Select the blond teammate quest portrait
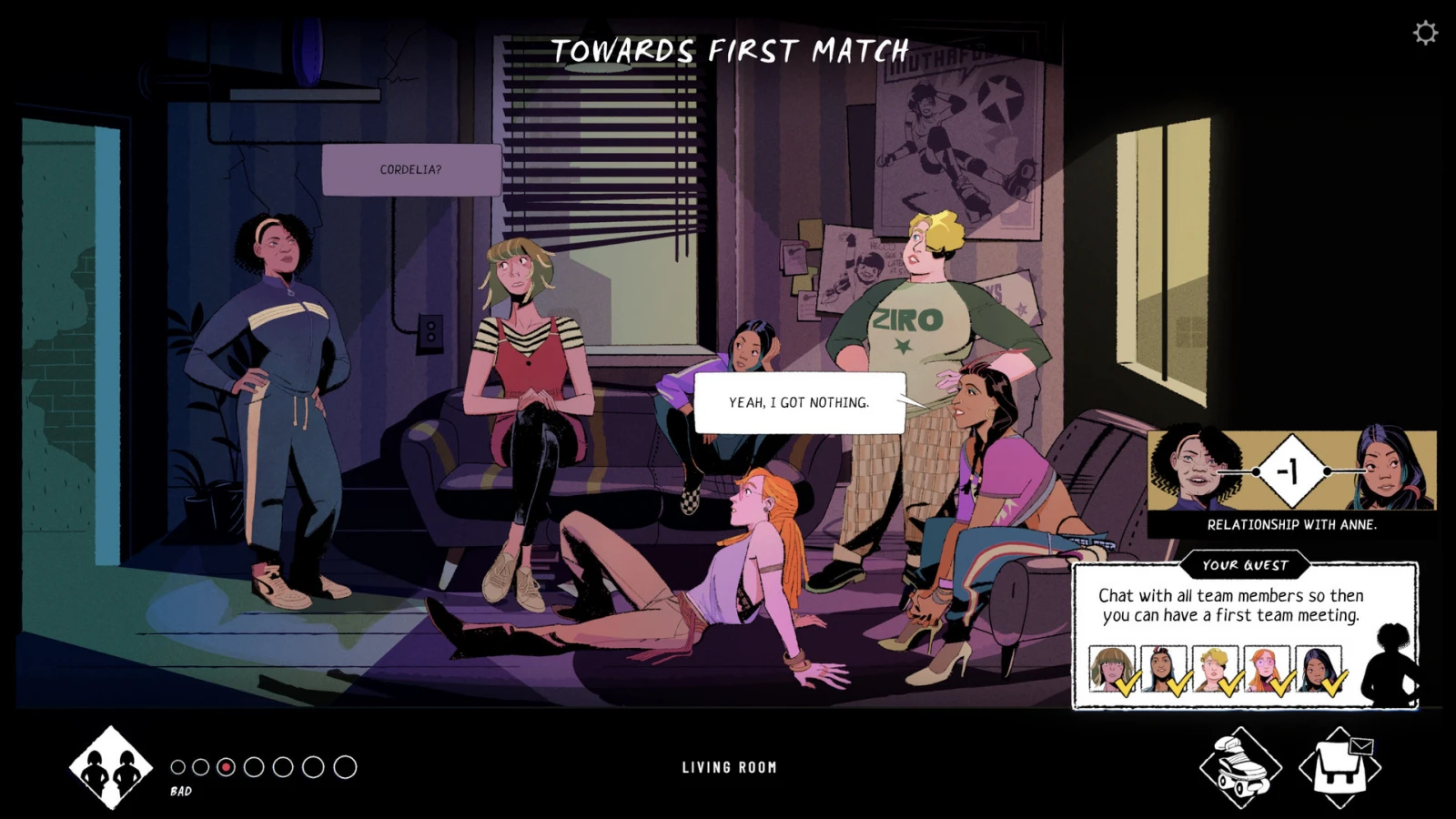The image size is (1456, 819). (1215, 670)
